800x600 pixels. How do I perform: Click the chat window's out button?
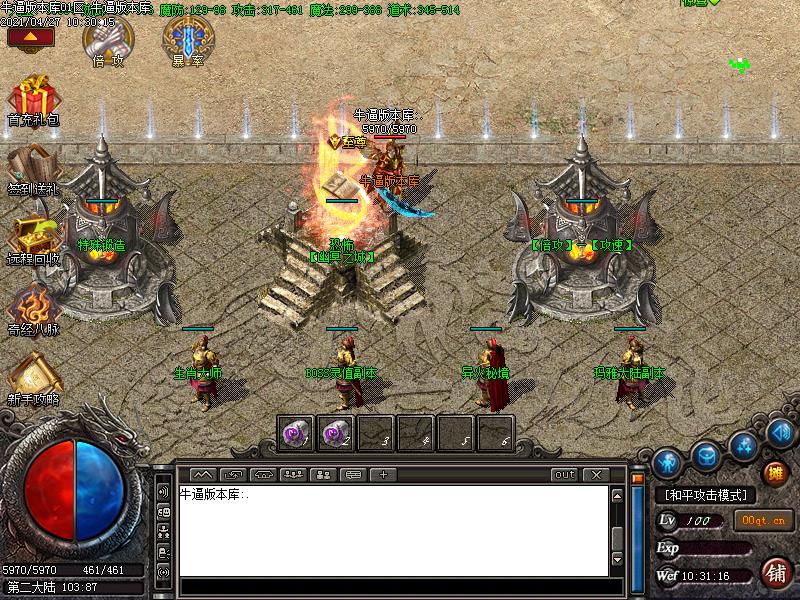coord(565,474)
